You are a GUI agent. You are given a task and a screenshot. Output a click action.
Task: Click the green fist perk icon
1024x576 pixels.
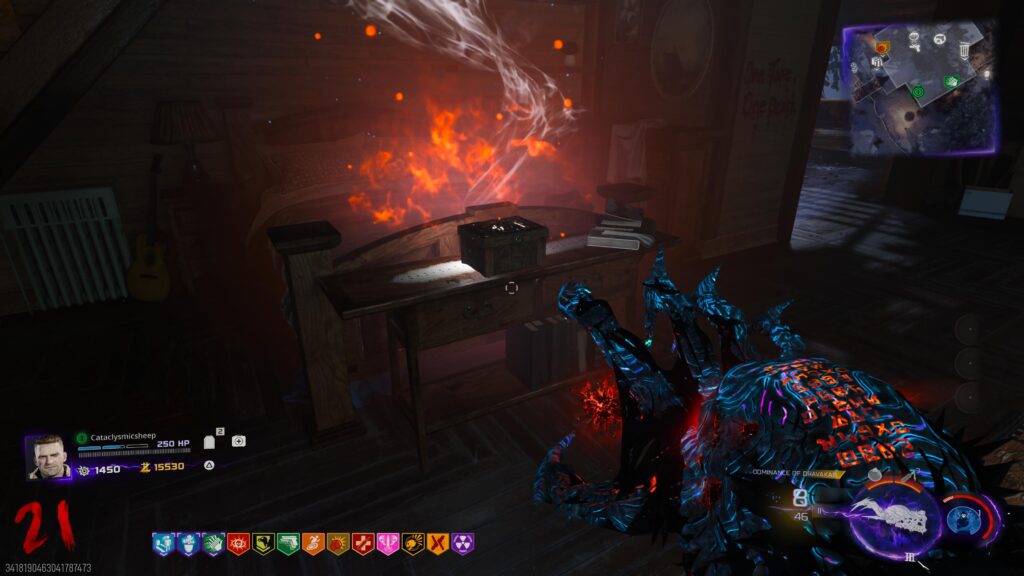[213, 544]
